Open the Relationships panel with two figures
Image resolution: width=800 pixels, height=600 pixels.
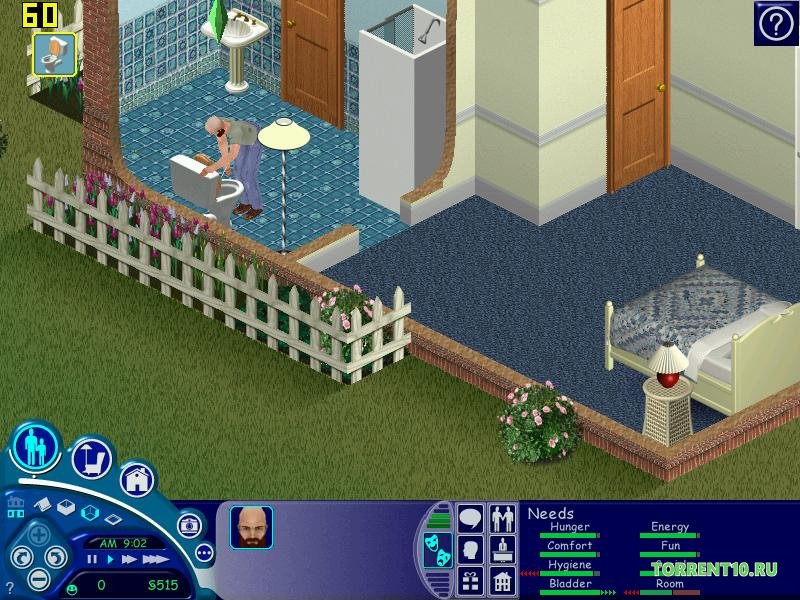(503, 519)
